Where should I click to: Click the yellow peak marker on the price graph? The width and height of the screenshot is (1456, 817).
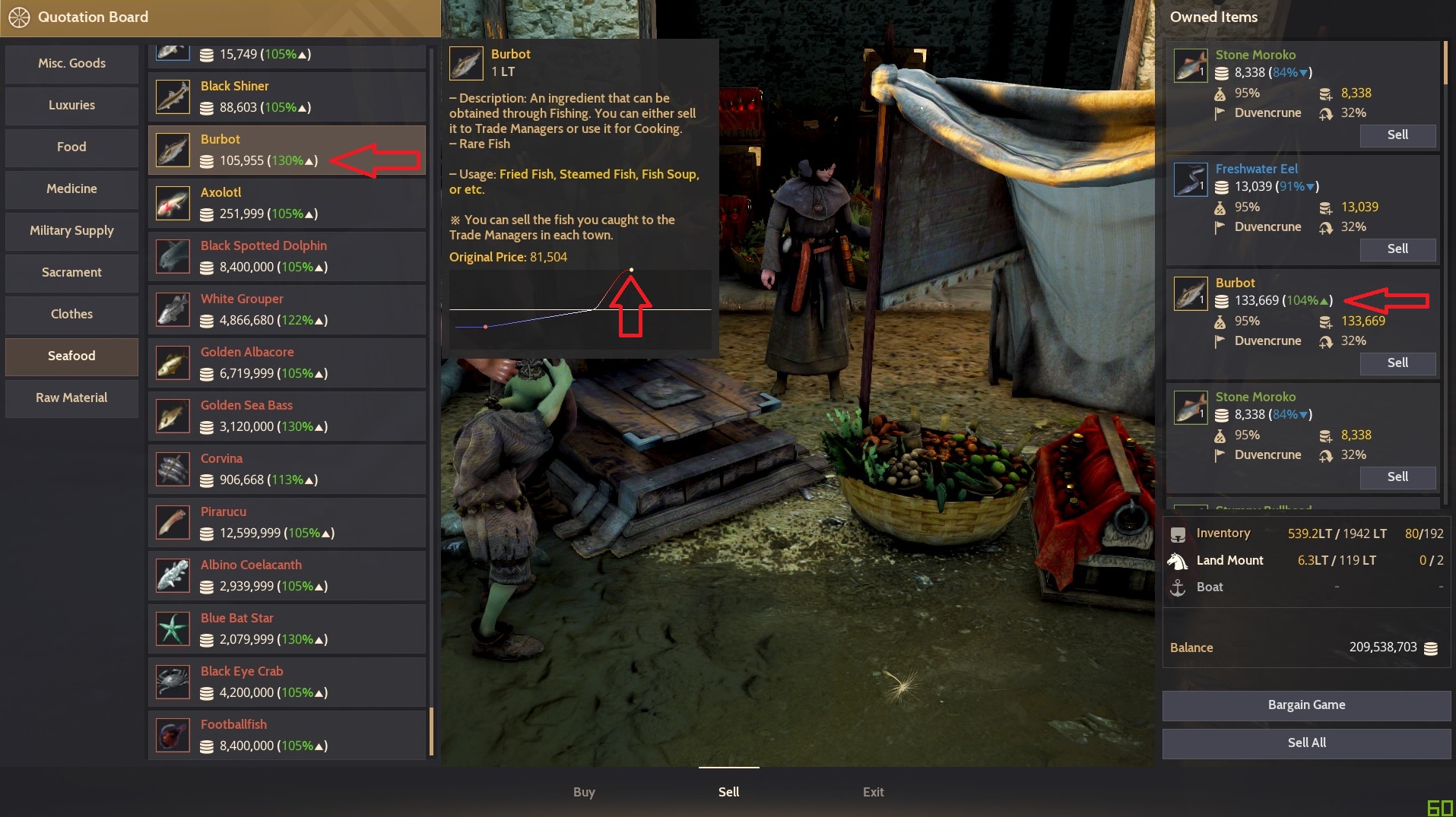pyautogui.click(x=633, y=268)
